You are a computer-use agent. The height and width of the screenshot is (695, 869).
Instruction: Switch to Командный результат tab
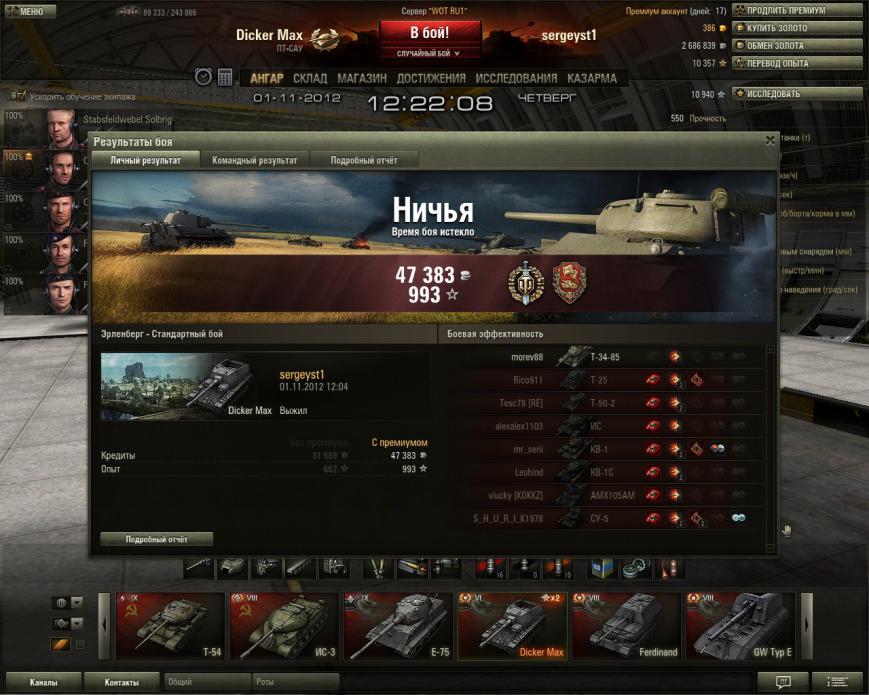[254, 160]
